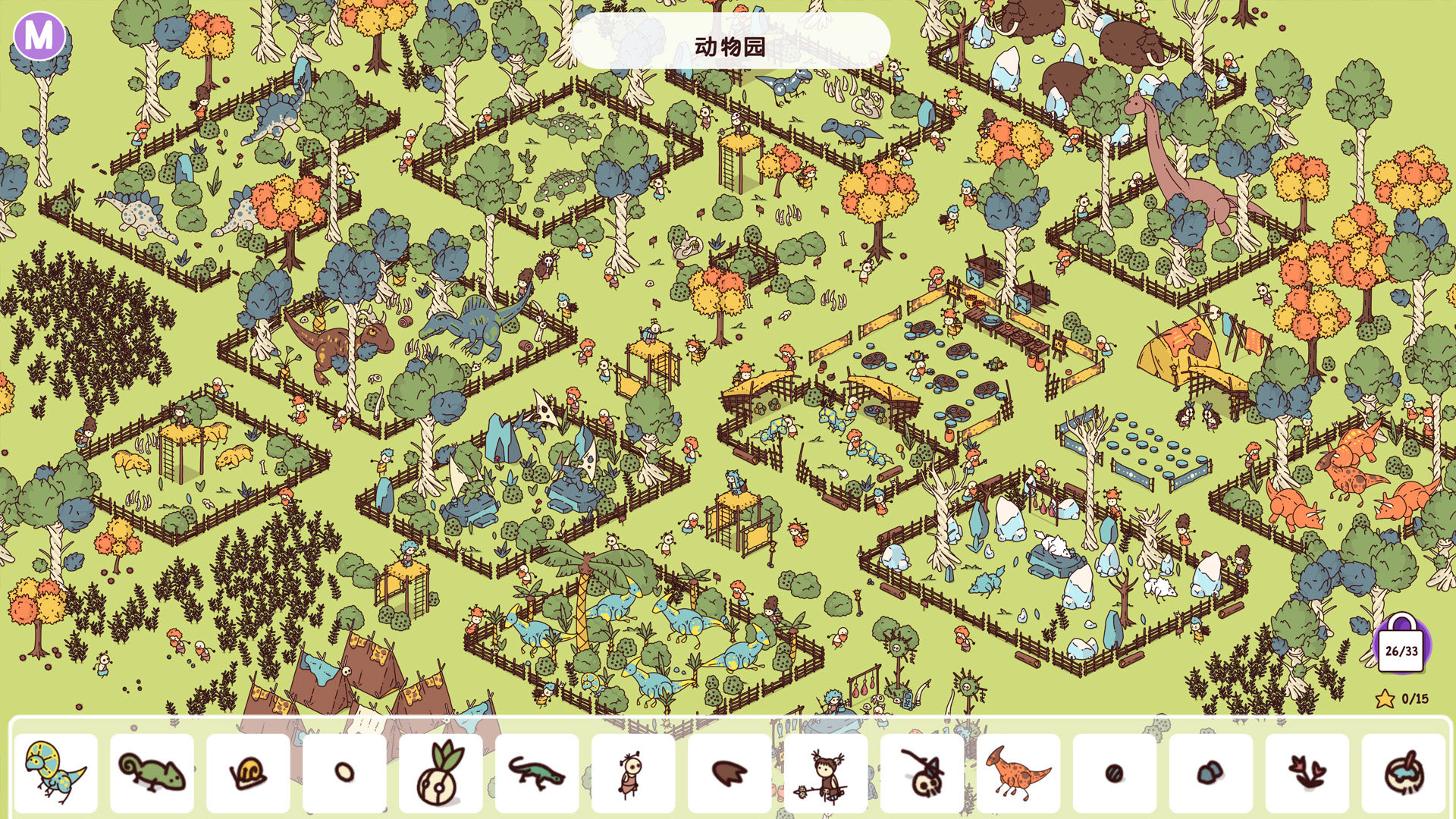Select the blue stones target slot

click(1211, 773)
